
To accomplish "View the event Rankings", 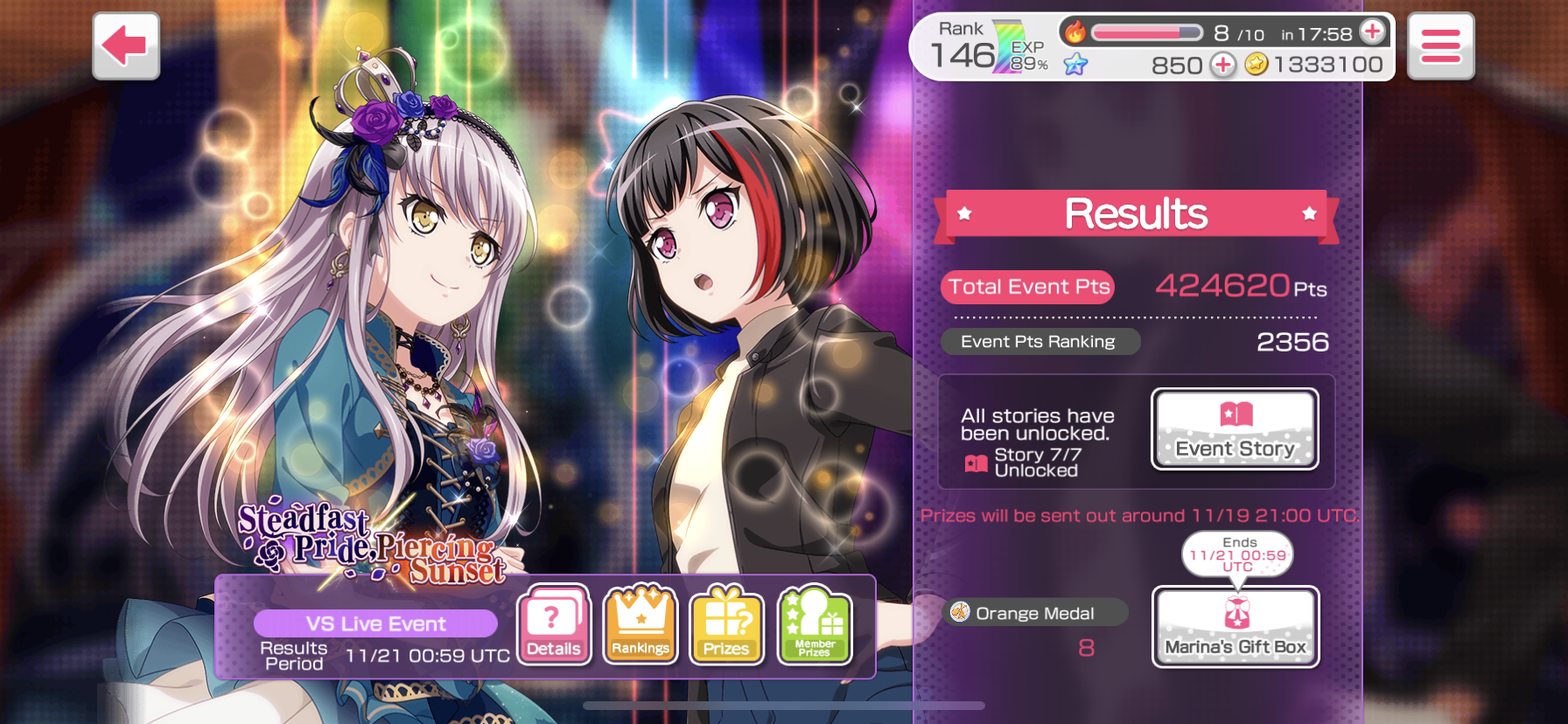I will pos(640,624).
